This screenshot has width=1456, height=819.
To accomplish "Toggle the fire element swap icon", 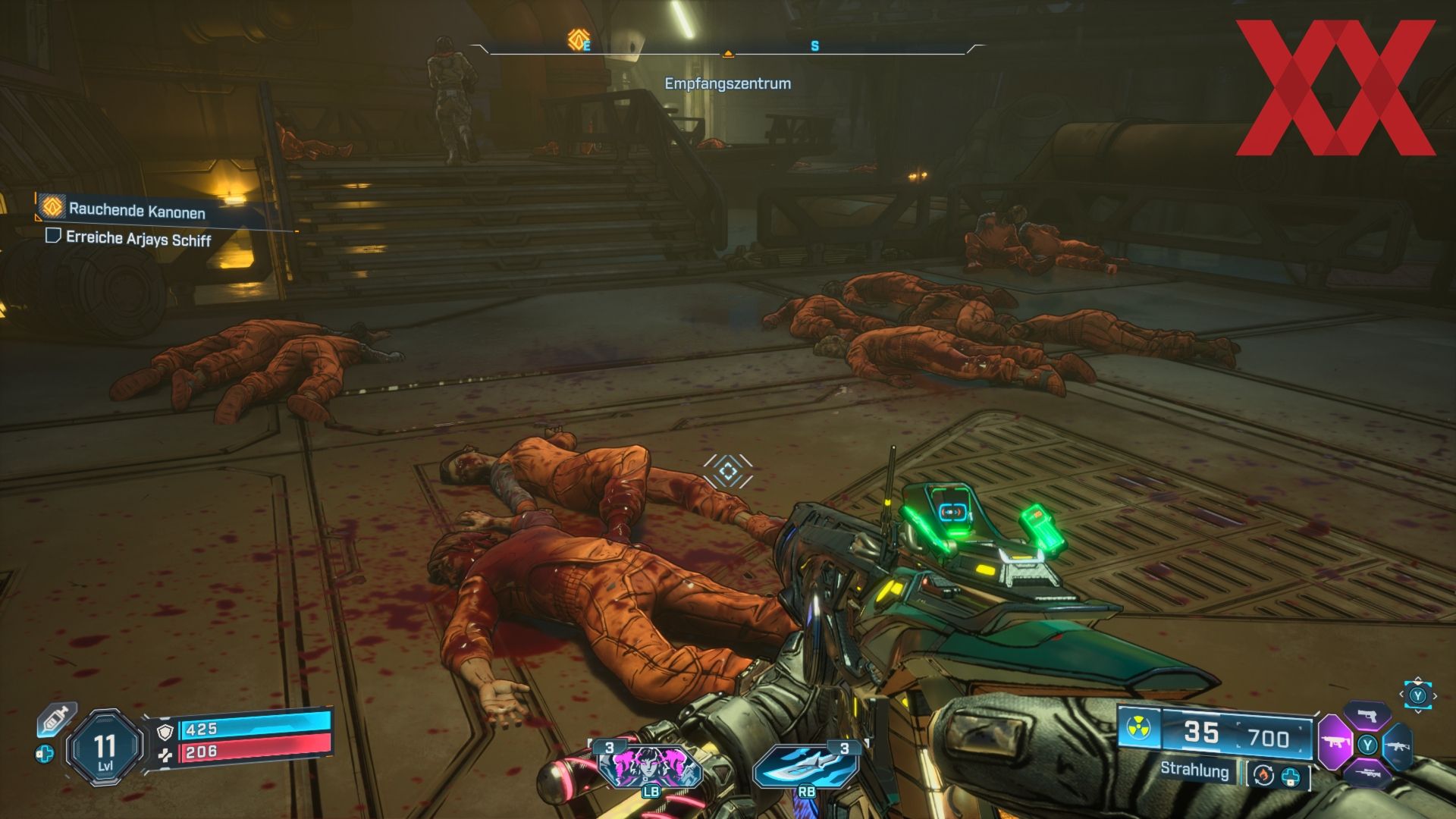I will 1263,775.
